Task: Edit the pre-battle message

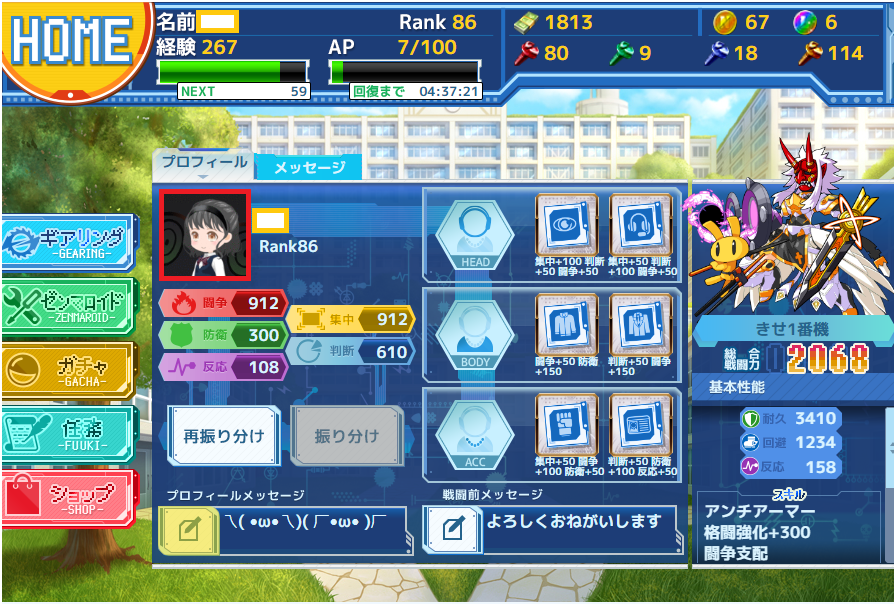Action: tap(452, 528)
